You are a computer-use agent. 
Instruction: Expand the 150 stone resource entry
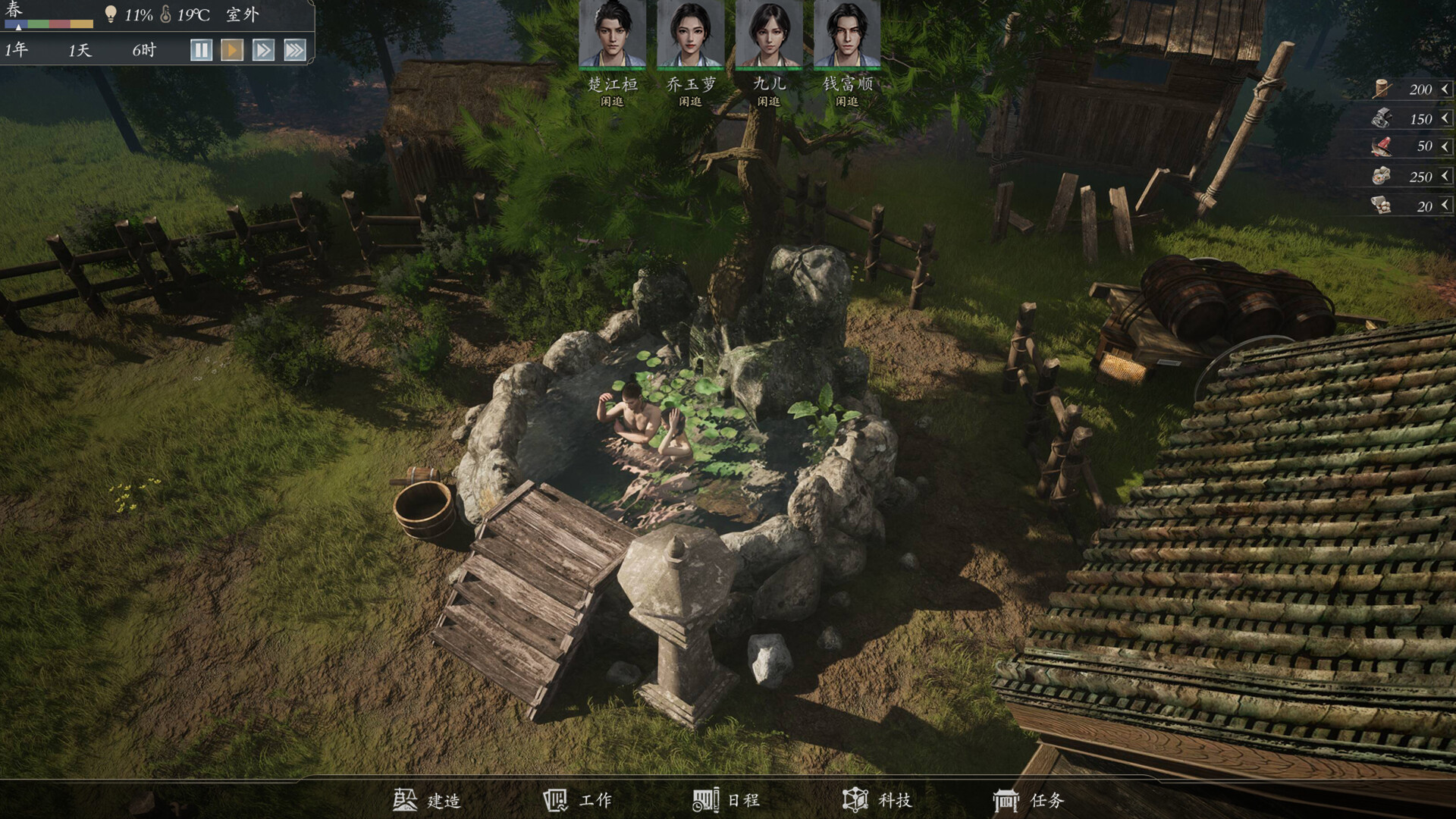pyautogui.click(x=1442, y=118)
